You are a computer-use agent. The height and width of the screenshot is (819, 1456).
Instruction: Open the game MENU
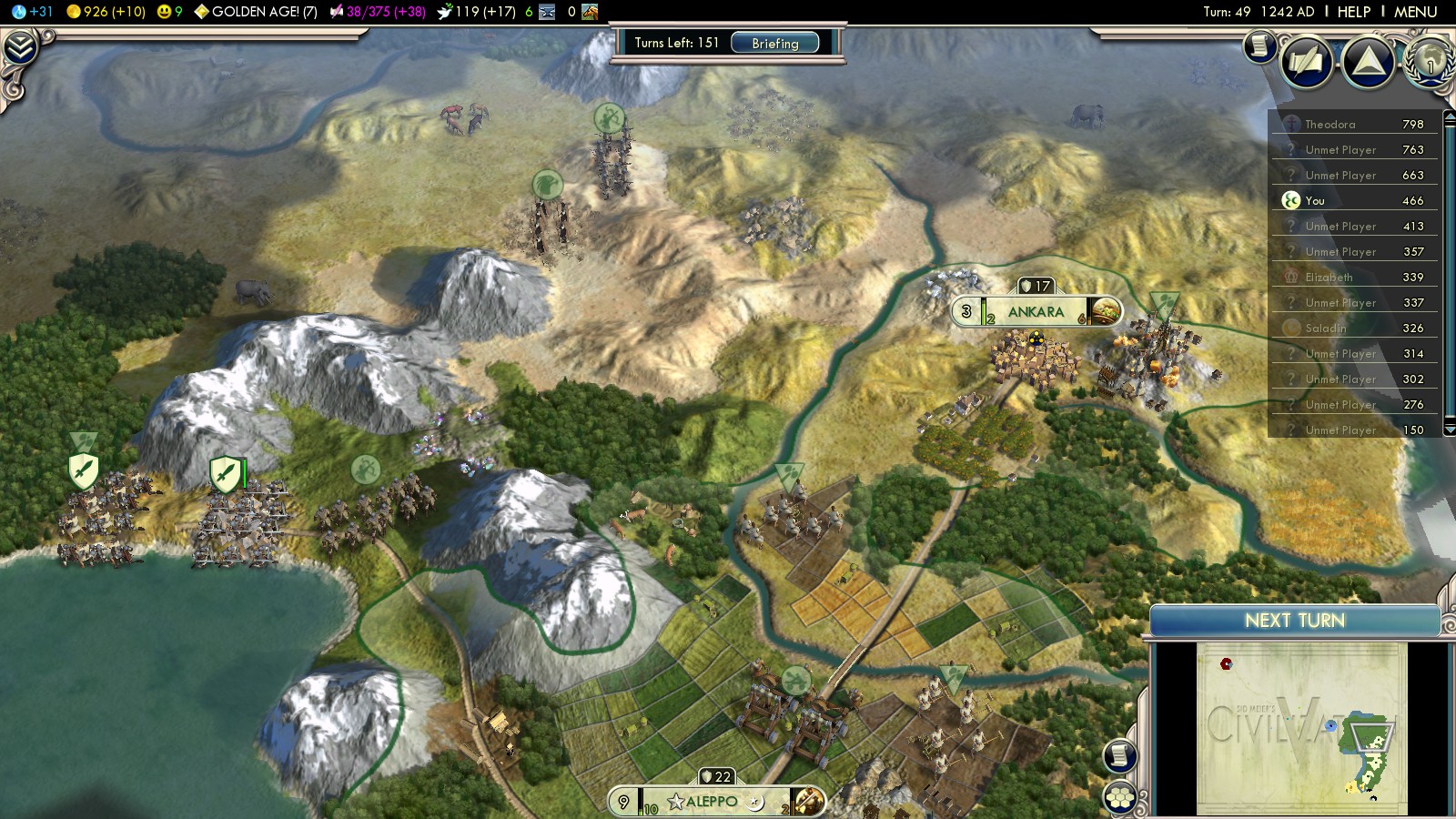1415,12
